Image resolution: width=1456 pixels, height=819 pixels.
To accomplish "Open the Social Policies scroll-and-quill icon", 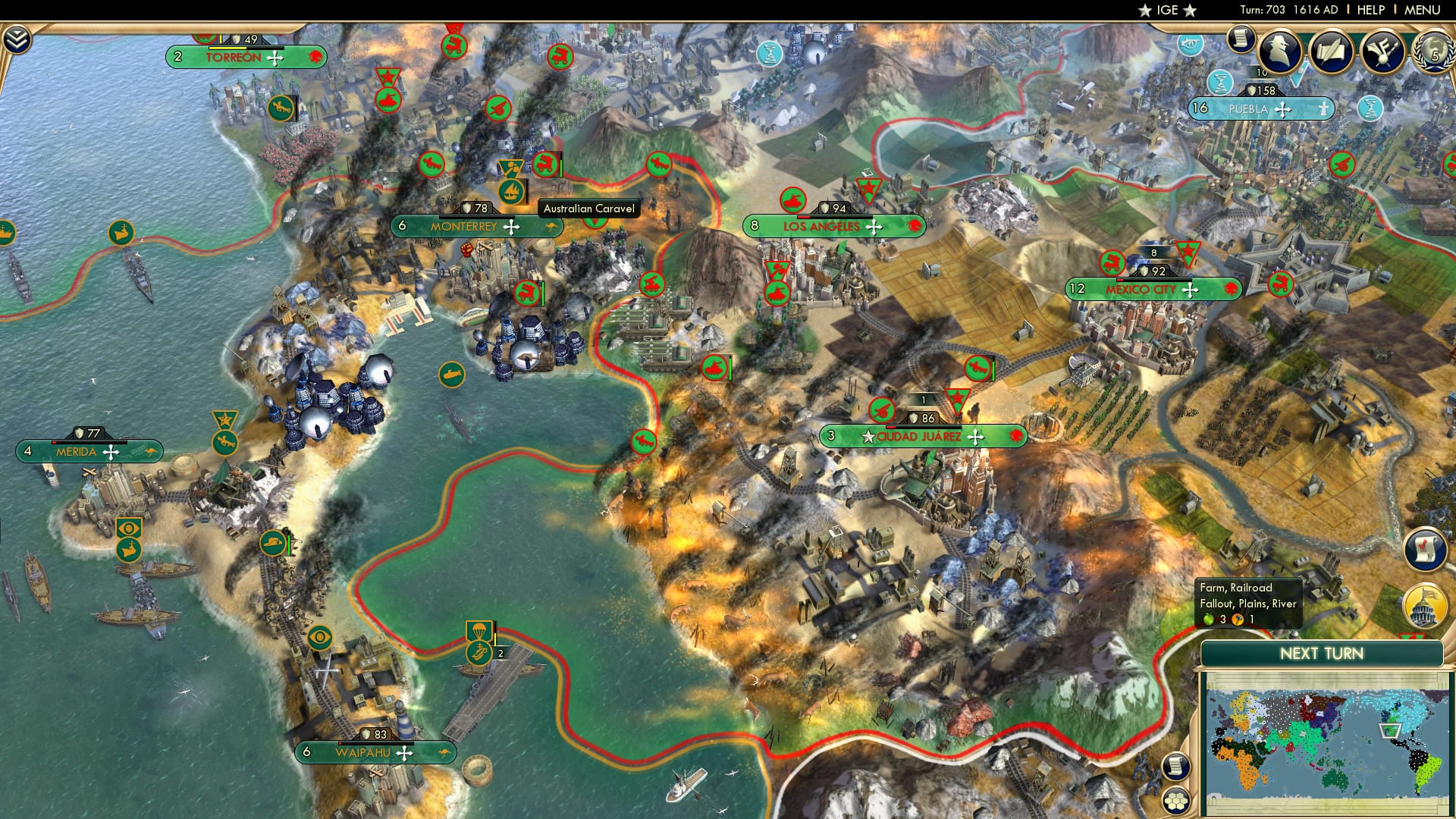I will pyautogui.click(x=1332, y=50).
